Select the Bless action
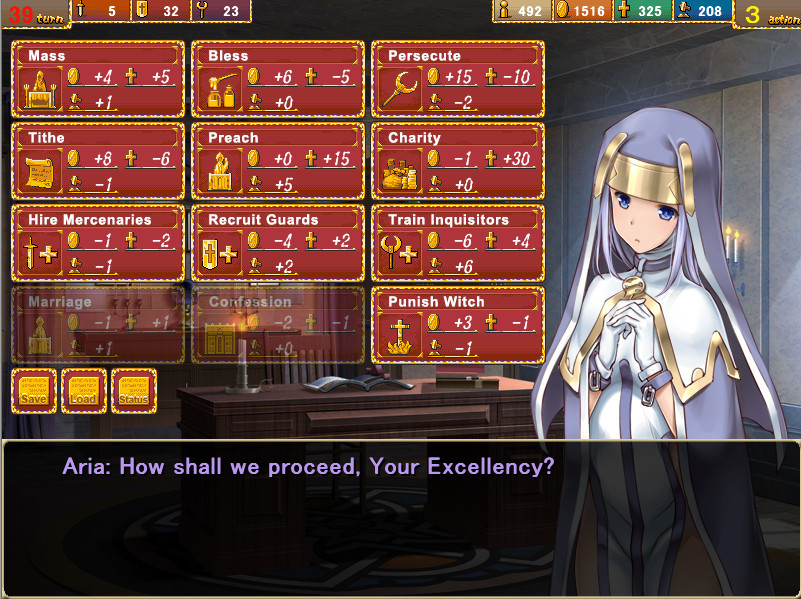Viewport: 801px width, 599px height. [278, 79]
